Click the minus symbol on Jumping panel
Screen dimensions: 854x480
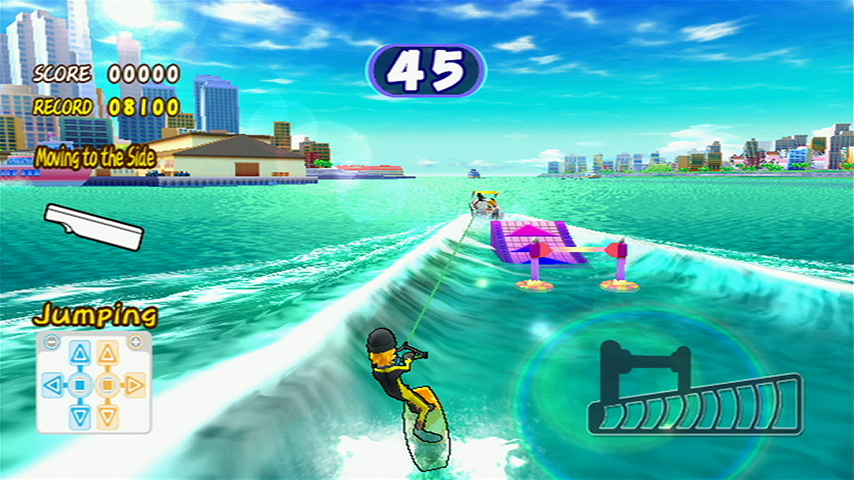pyautogui.click(x=52, y=341)
